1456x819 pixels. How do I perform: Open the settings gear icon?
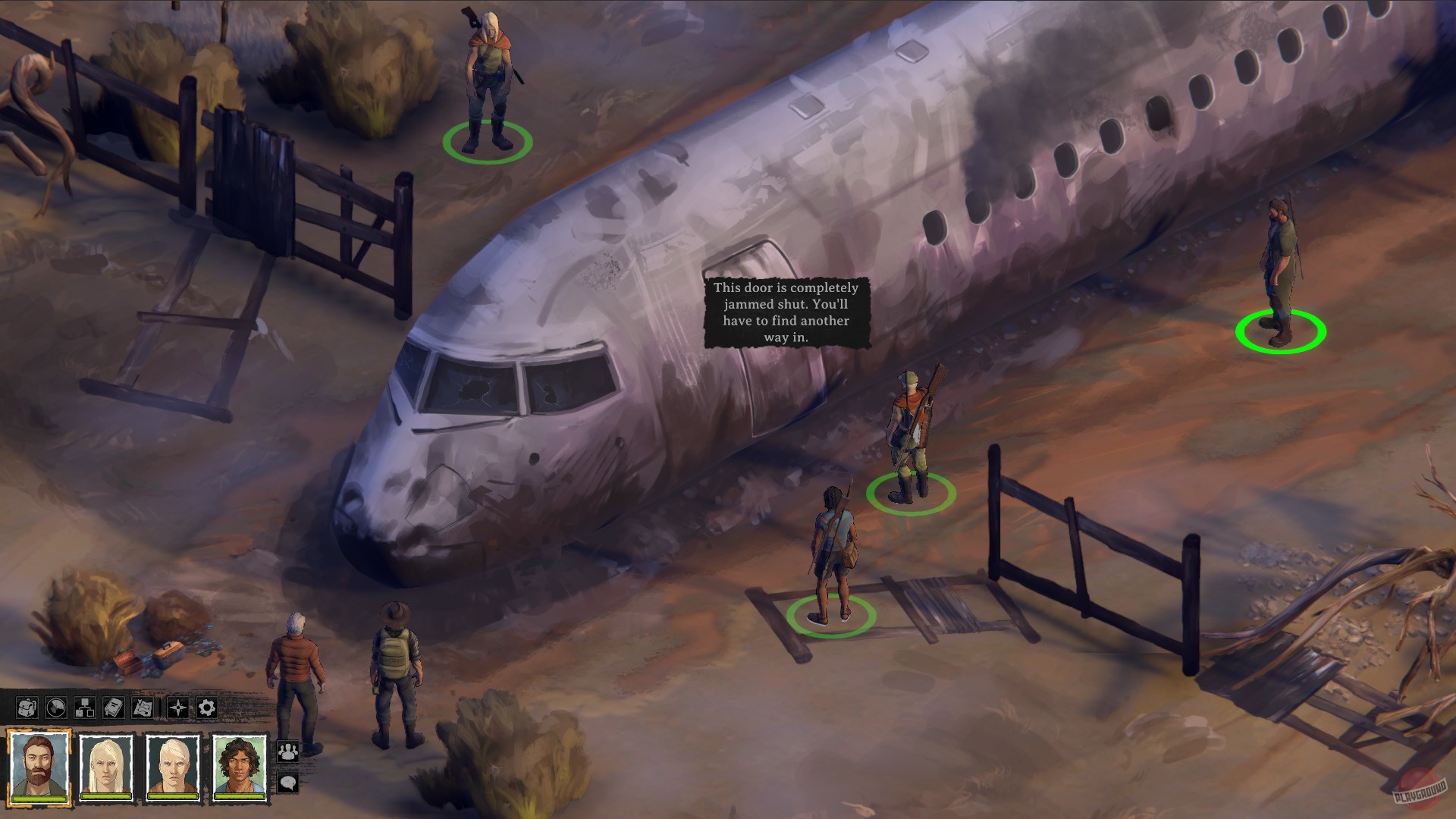coord(206,708)
